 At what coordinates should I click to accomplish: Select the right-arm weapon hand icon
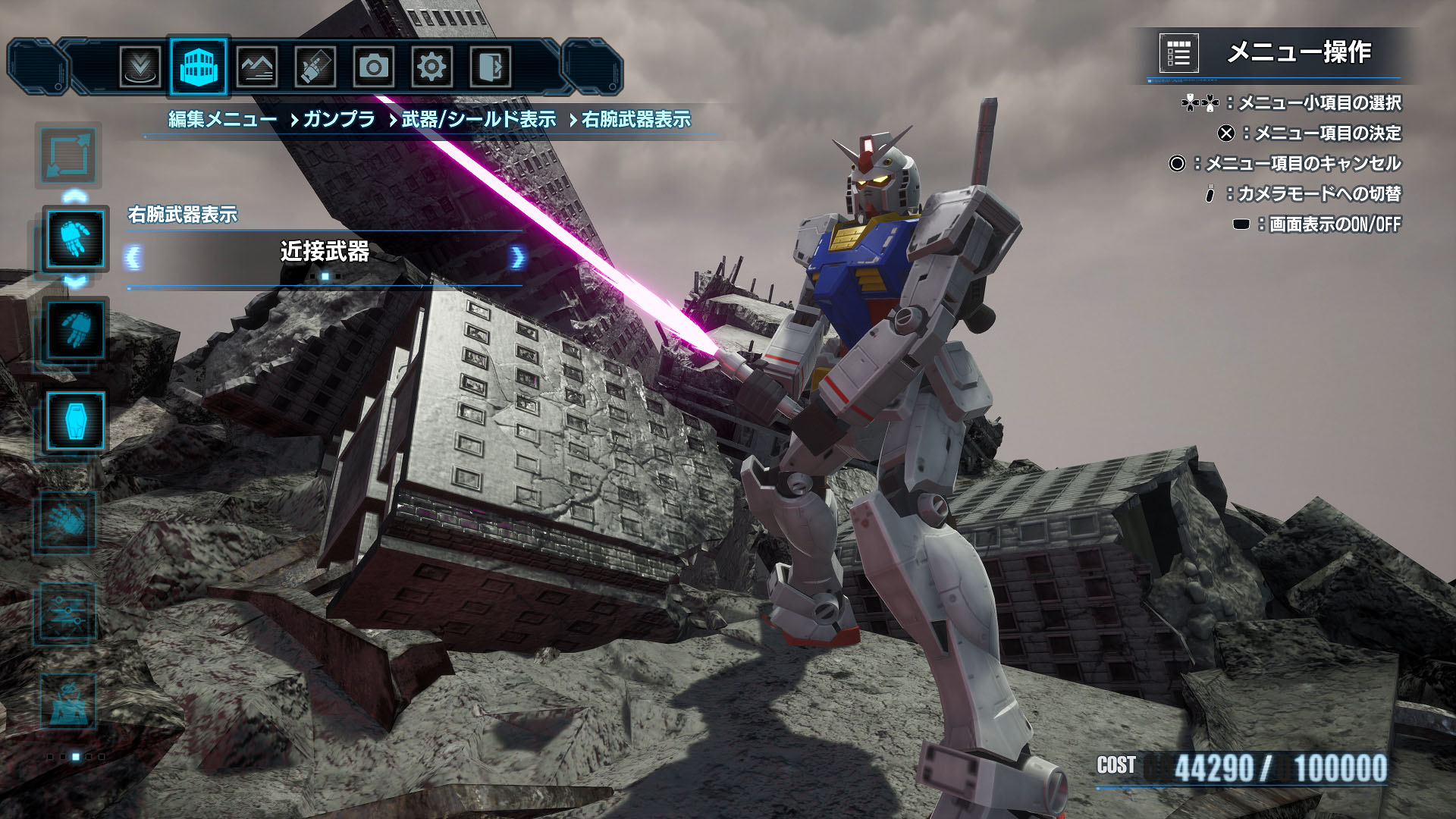75,238
